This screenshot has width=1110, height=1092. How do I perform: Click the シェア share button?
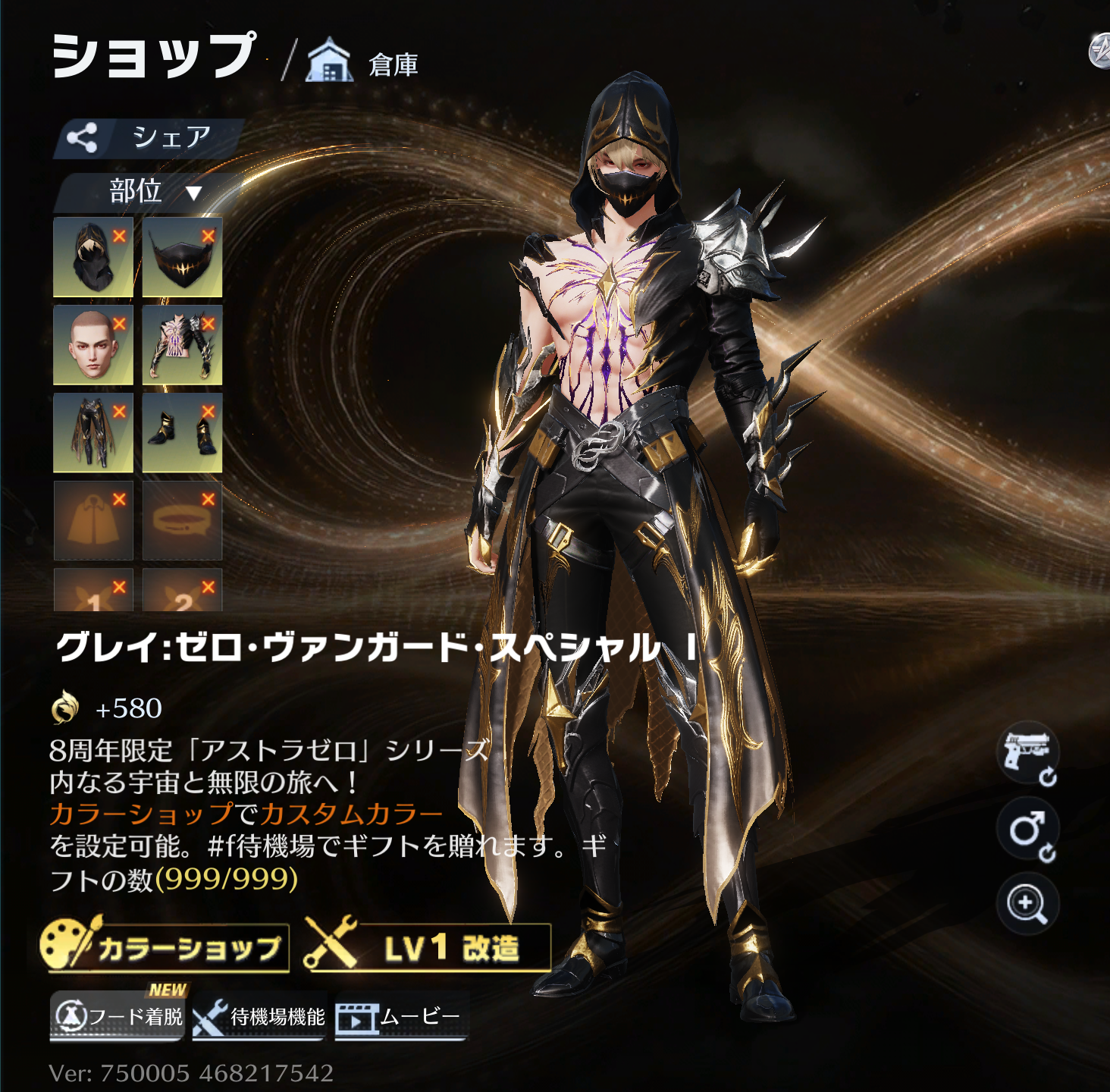tap(149, 138)
